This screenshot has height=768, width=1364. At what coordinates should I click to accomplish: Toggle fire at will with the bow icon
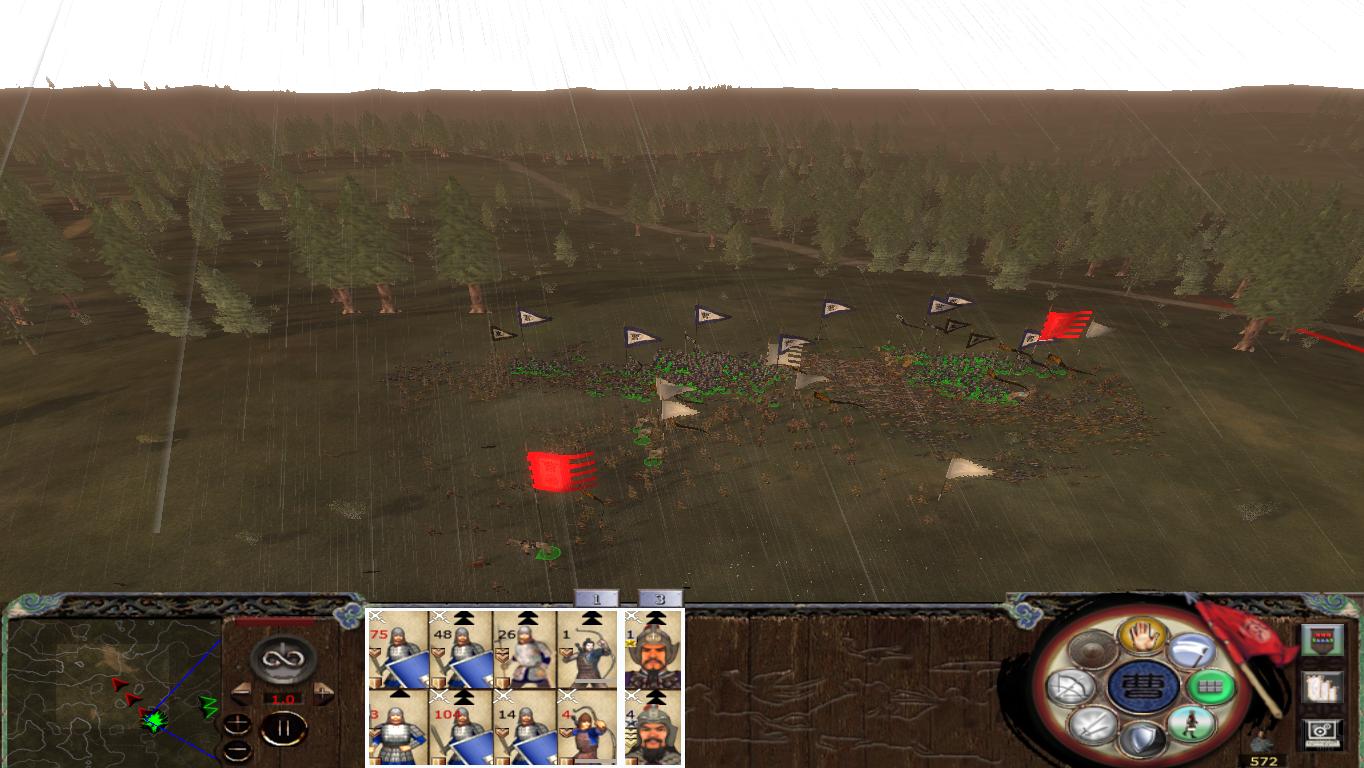pos(1071,688)
